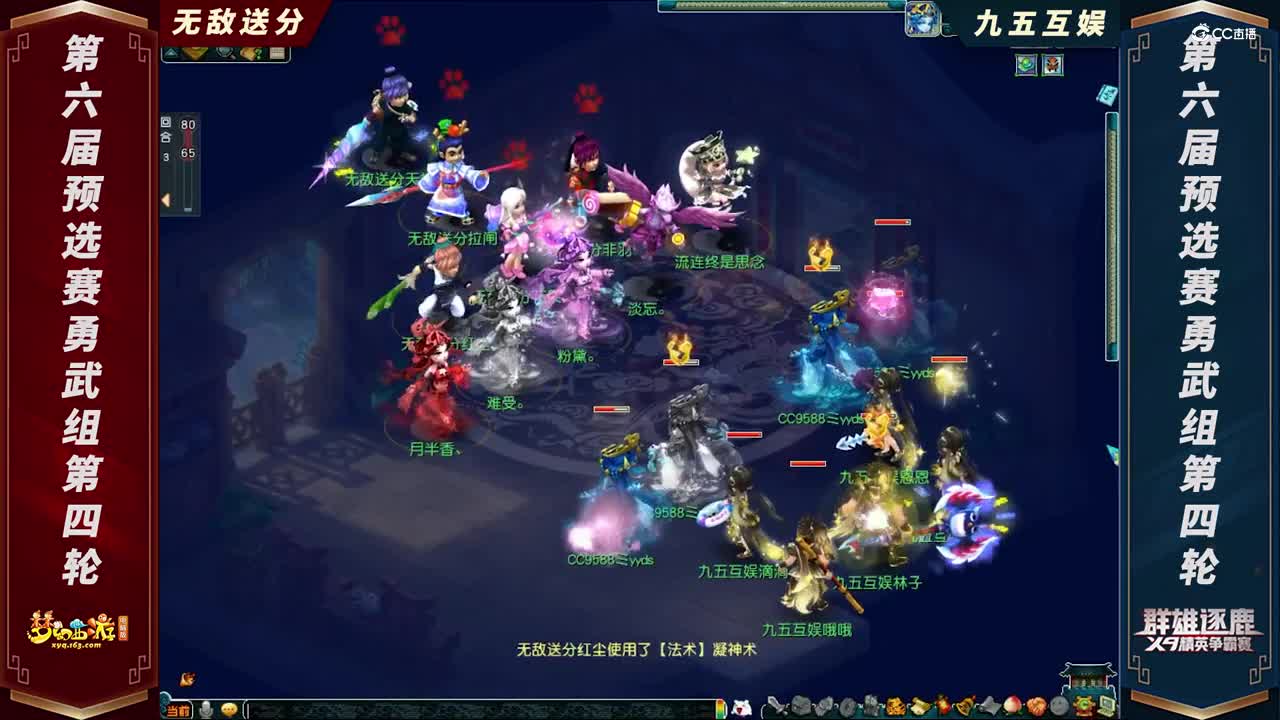This screenshot has height=720, width=1280.
Task: Open the magnifier/search icon in the top-left toolbar
Action: click(x=224, y=51)
